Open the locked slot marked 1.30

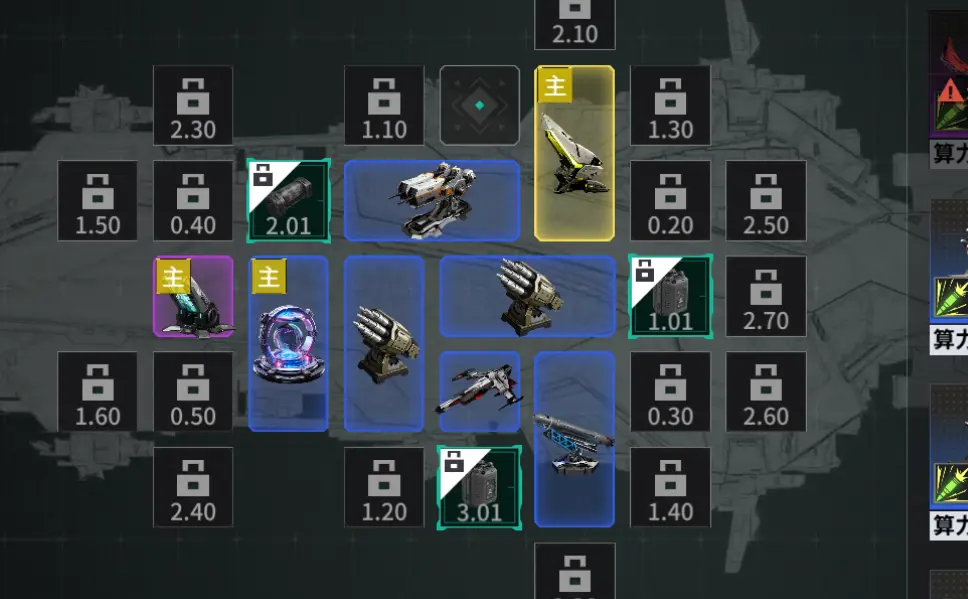pos(670,106)
